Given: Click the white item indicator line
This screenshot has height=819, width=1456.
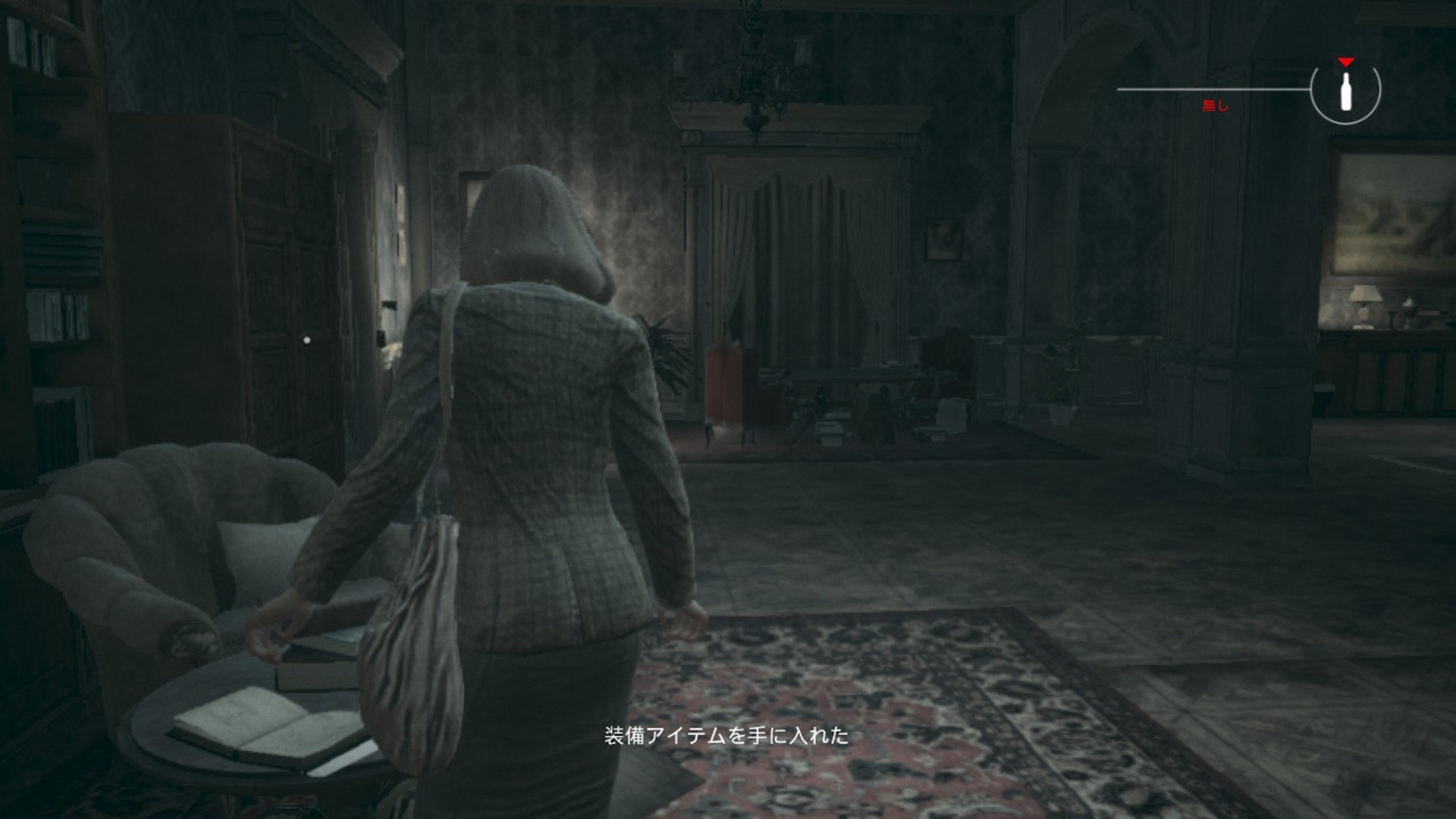Looking at the screenshot, I should click(x=1215, y=89).
